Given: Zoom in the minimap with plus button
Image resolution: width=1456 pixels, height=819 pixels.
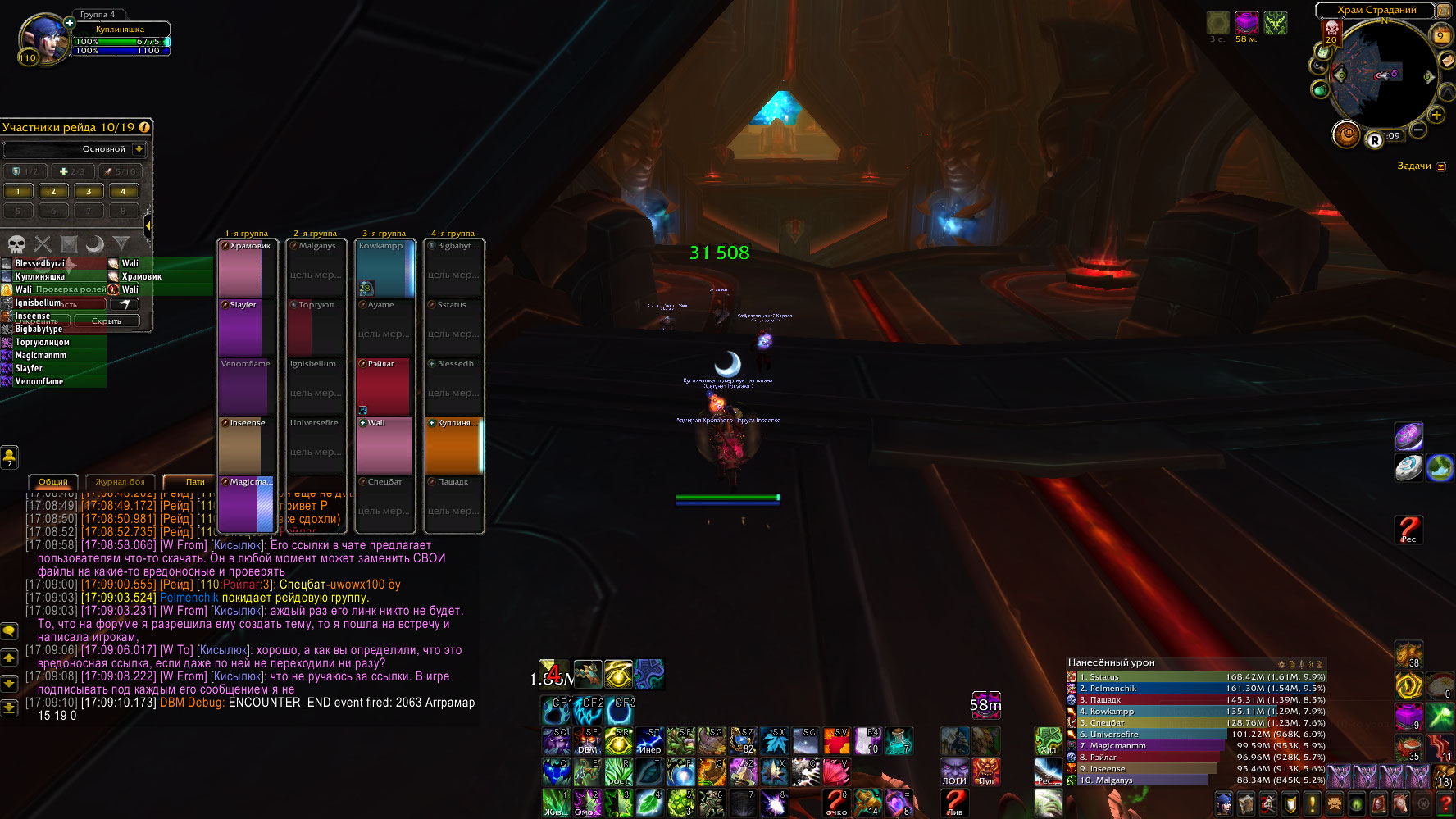Looking at the screenshot, I should tap(1436, 115).
